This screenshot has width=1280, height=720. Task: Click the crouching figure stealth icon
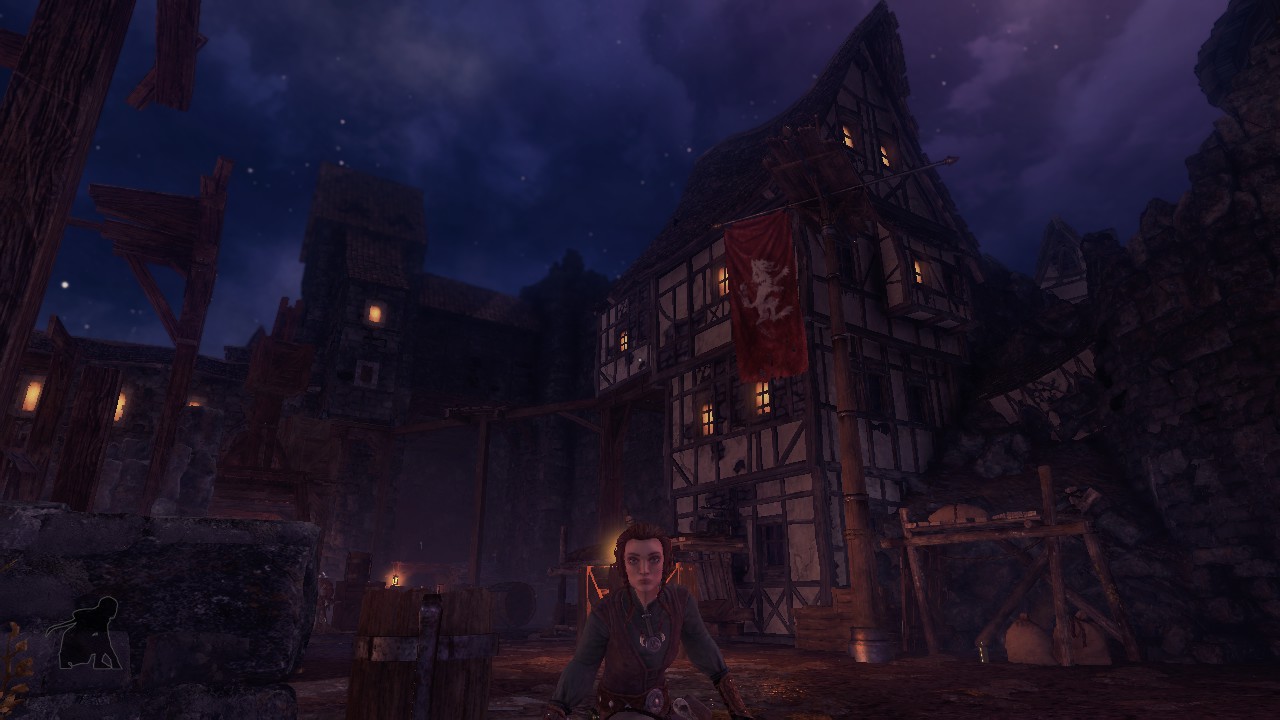point(90,634)
